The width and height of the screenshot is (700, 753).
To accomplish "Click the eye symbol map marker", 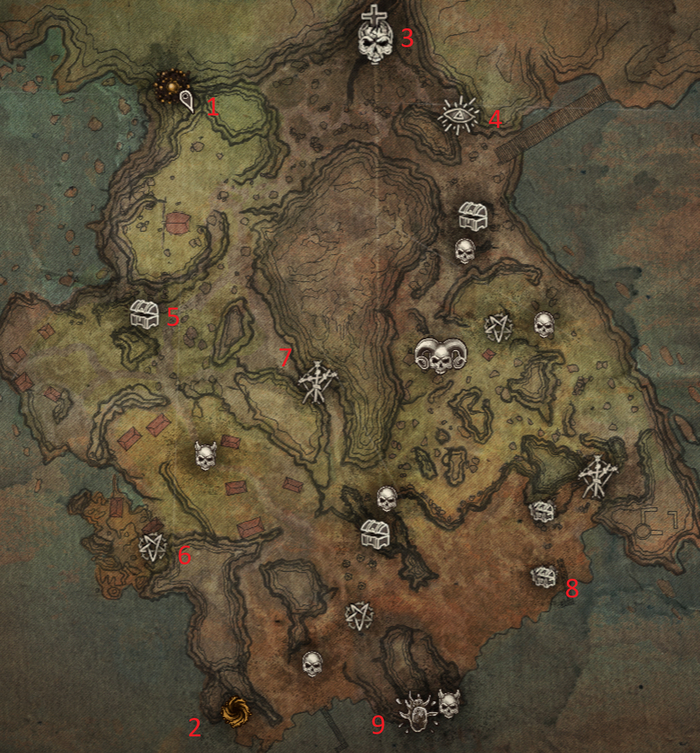I will click(x=461, y=117).
